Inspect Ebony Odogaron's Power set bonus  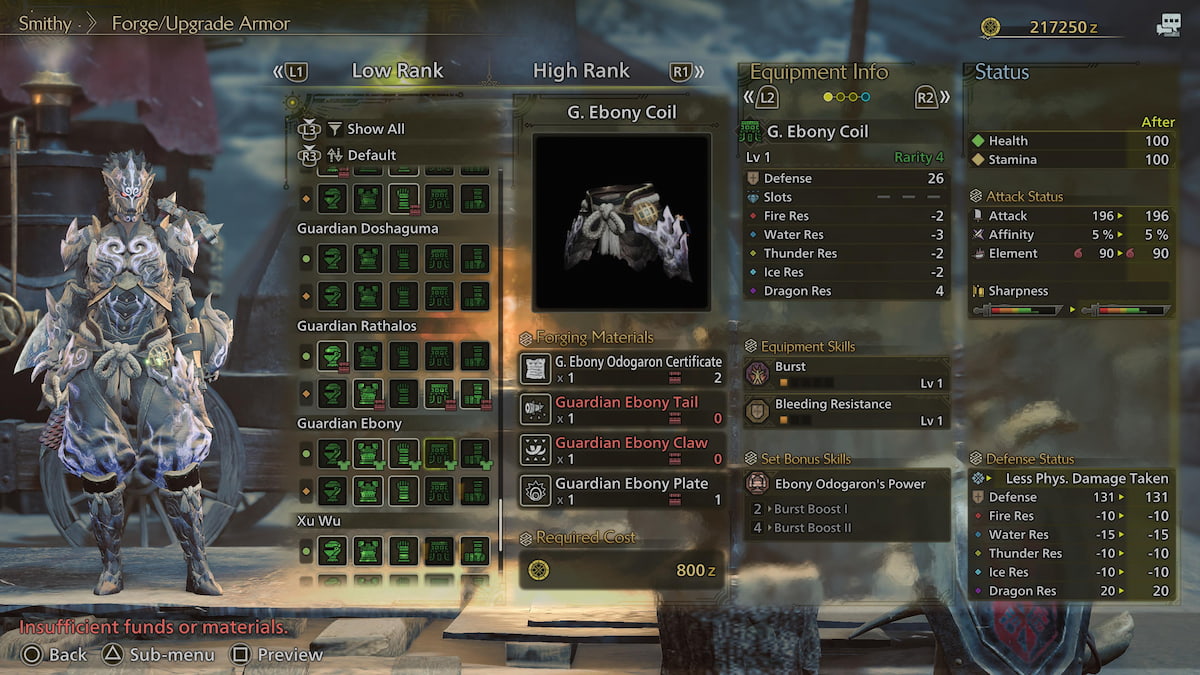tap(846, 484)
